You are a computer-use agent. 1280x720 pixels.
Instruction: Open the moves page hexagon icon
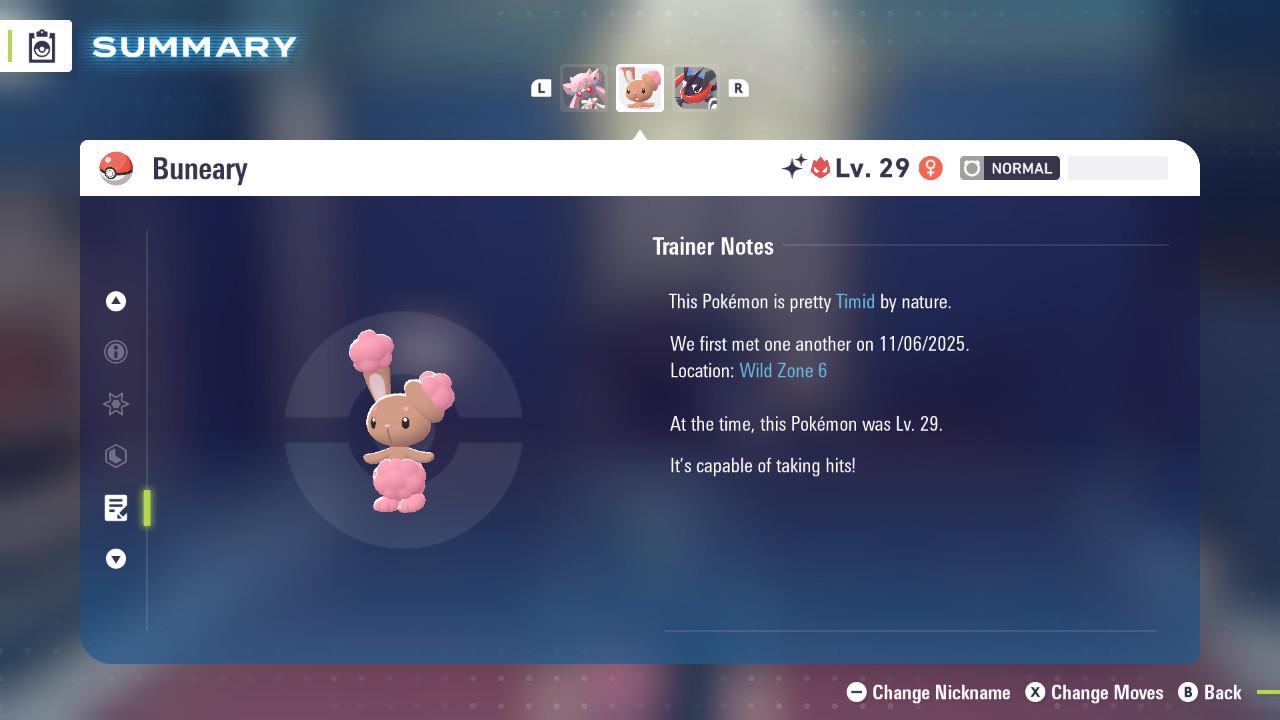pos(115,456)
